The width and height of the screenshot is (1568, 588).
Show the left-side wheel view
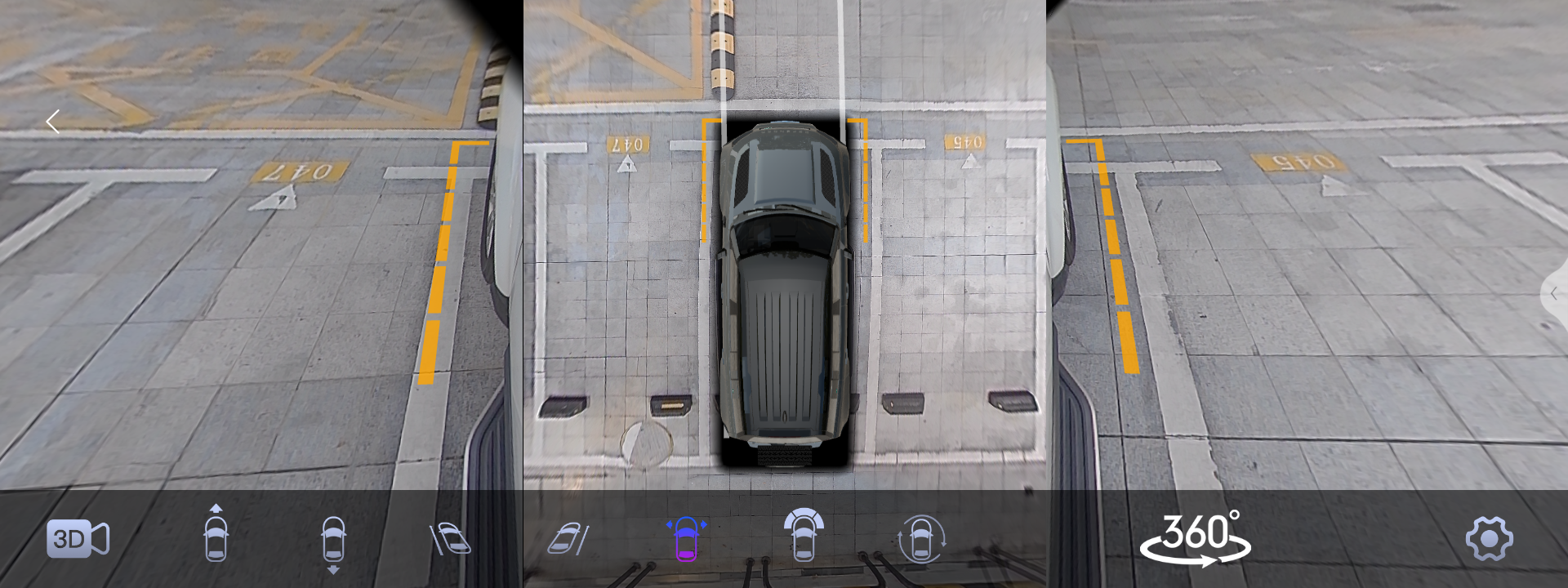[450, 539]
